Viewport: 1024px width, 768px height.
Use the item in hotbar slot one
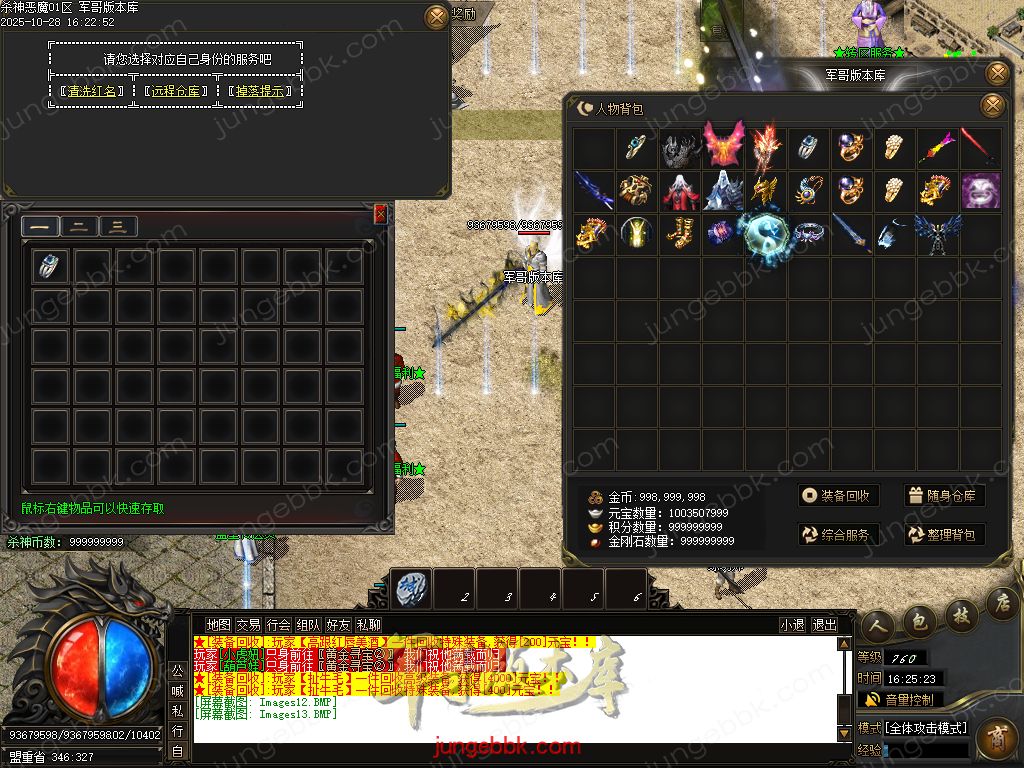411,589
